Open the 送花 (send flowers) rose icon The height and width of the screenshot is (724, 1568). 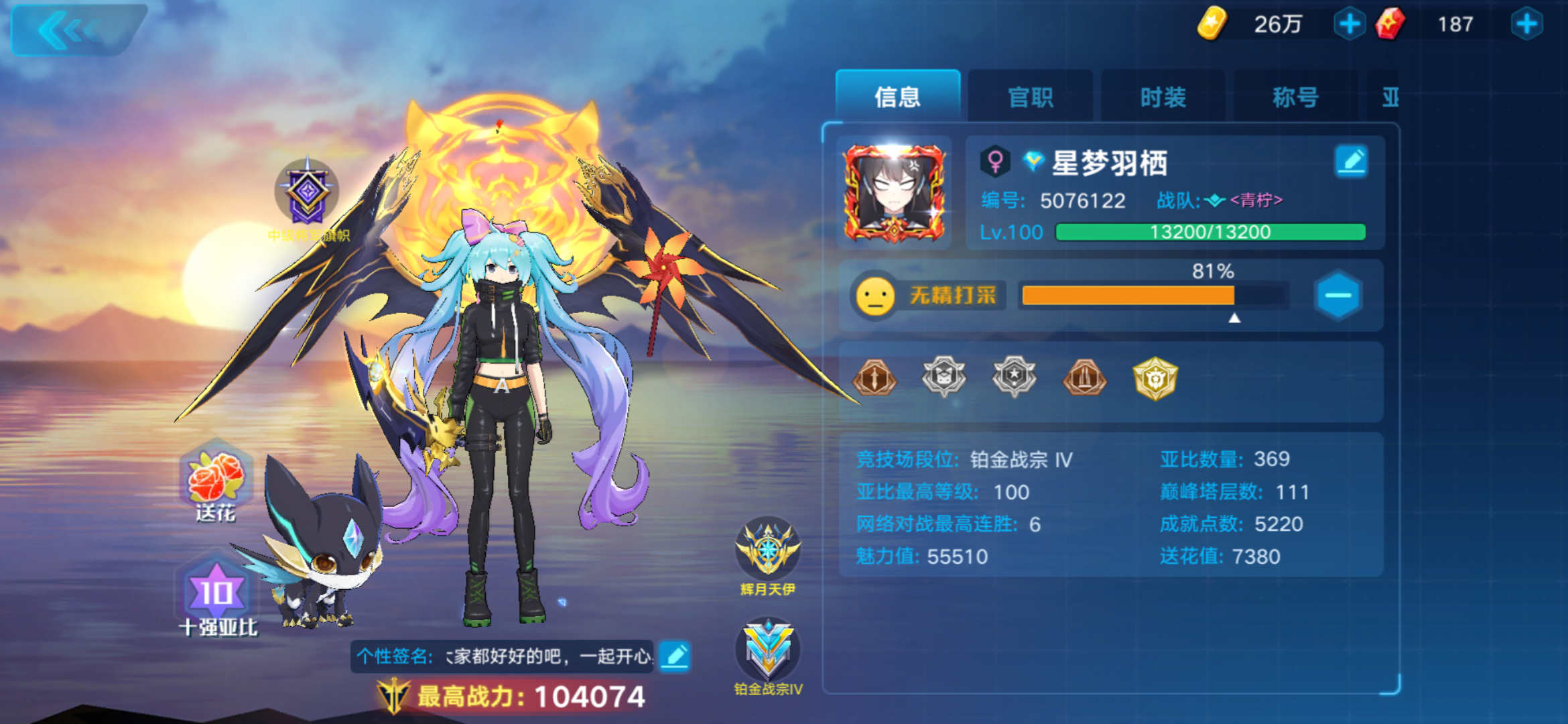[221, 480]
